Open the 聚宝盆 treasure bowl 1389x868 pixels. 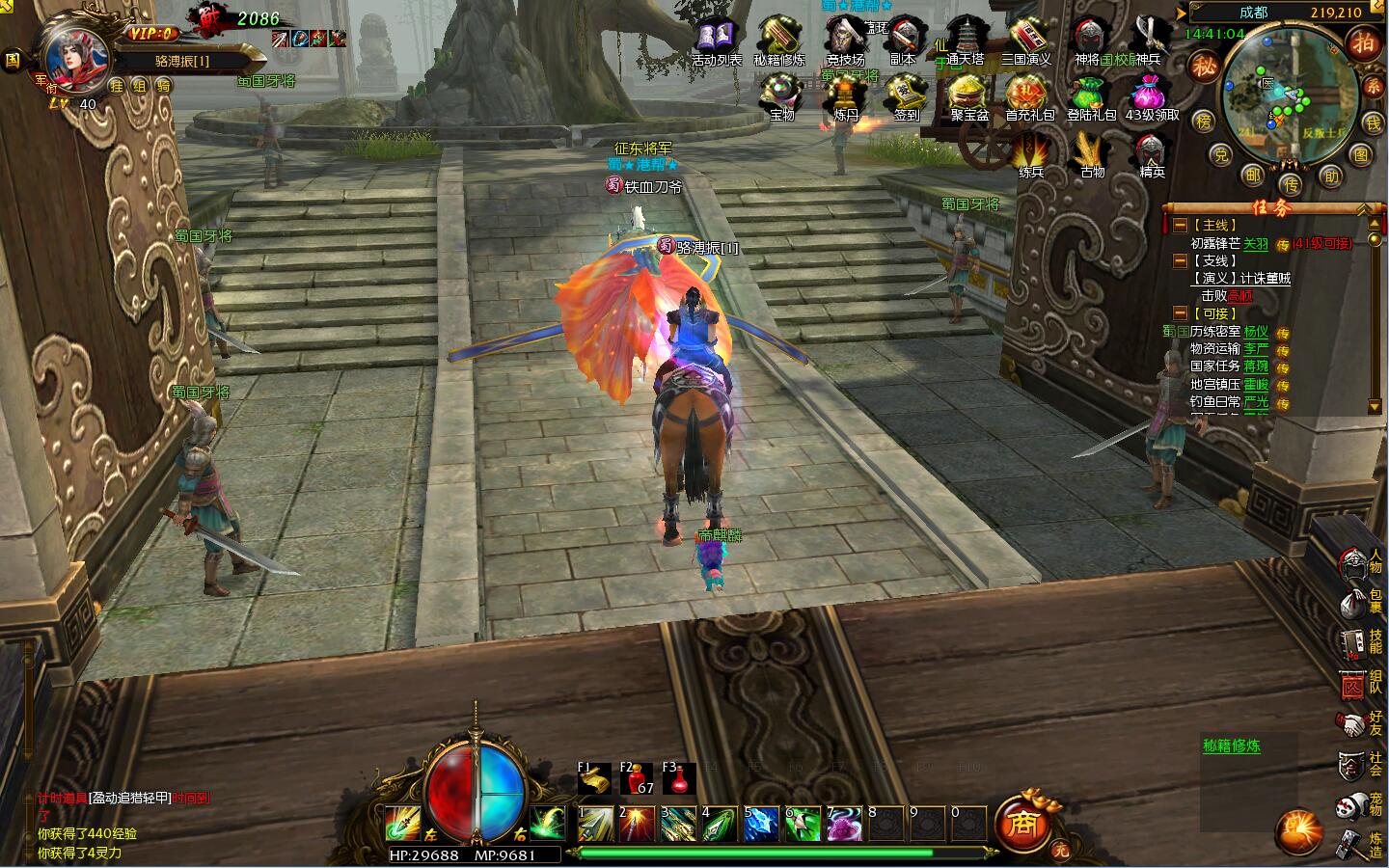[x=968, y=96]
